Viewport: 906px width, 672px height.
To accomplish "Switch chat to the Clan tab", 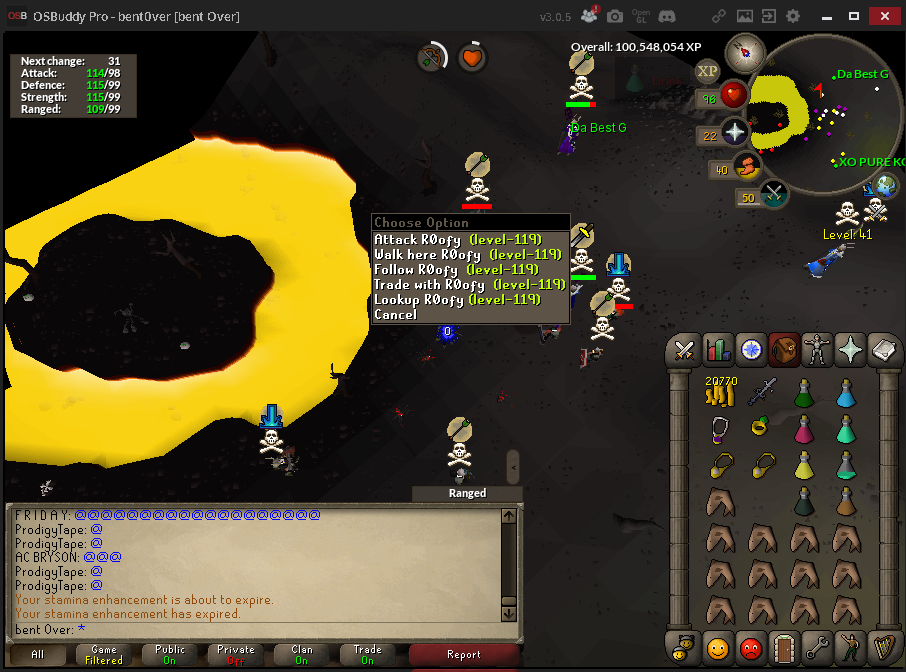I will point(302,655).
